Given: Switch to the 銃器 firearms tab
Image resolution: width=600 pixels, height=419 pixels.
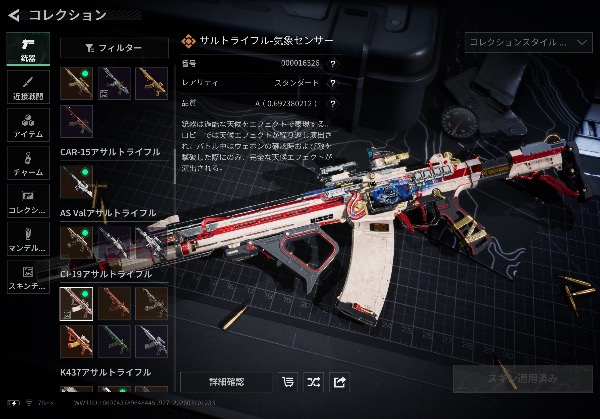Looking at the screenshot, I should (x=28, y=49).
